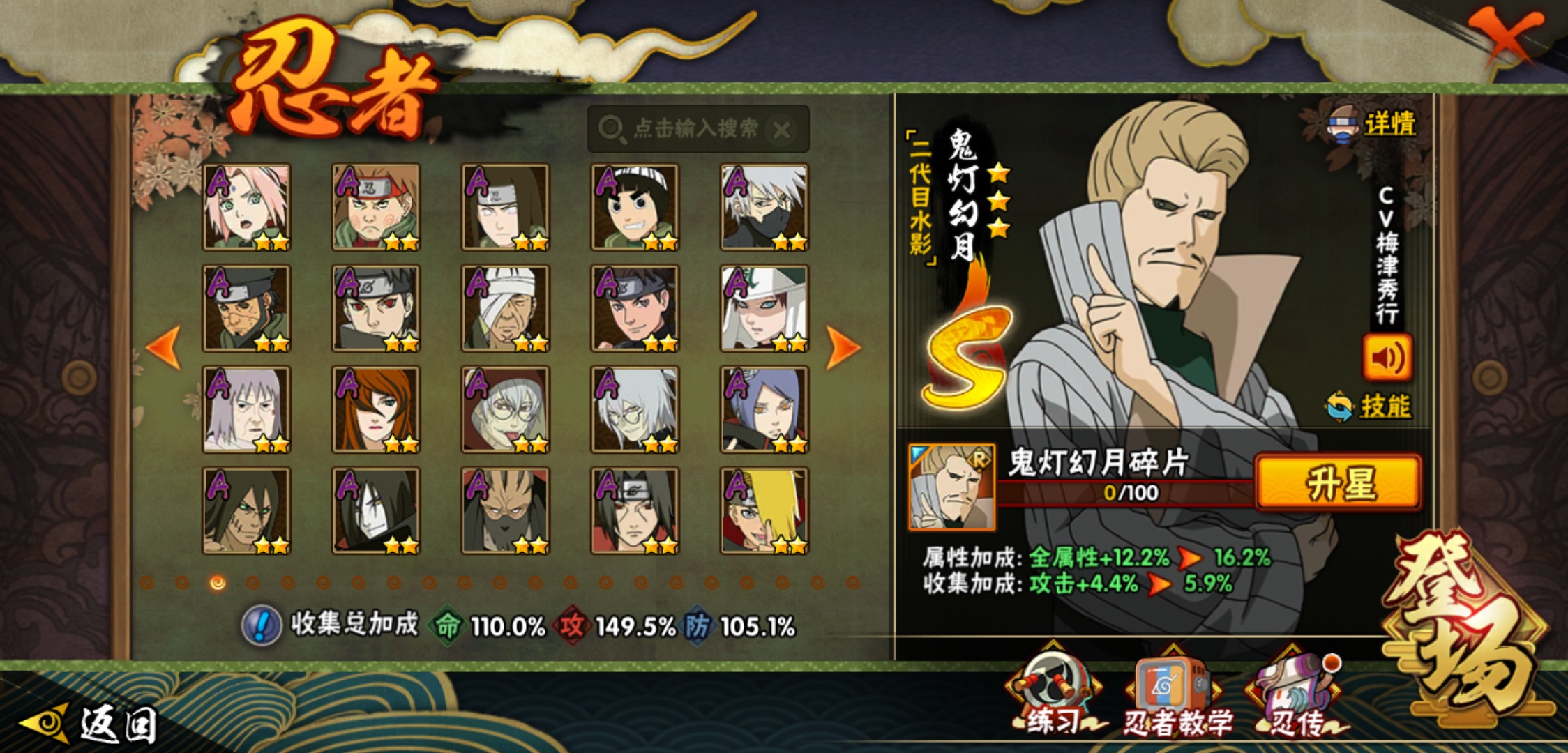Viewport: 1568px width, 753px height.
Task: Select the purple-haired Konan portrait
Action: tap(764, 409)
